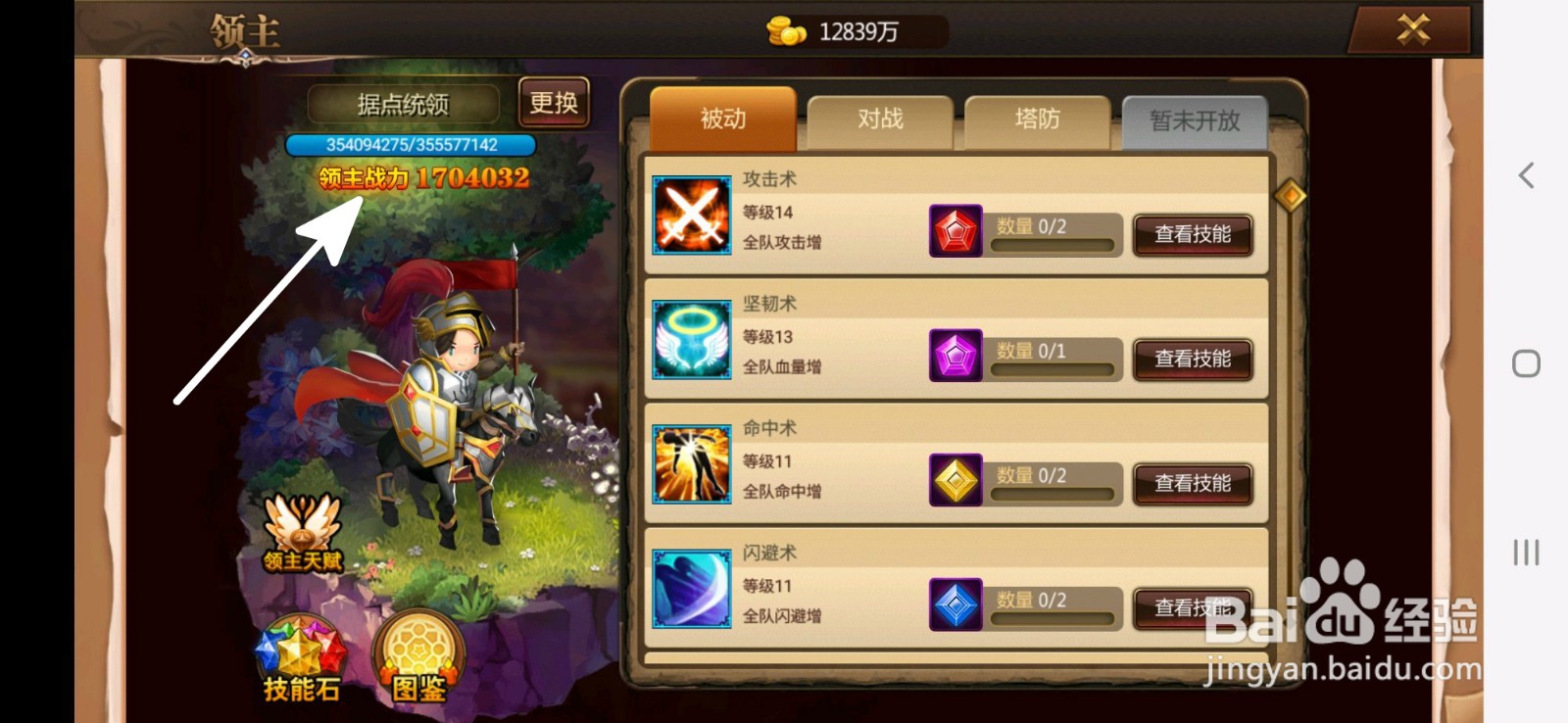Image resolution: width=1568 pixels, height=723 pixels.
Task: Select the 暂未开放 tab
Action: [1196, 121]
